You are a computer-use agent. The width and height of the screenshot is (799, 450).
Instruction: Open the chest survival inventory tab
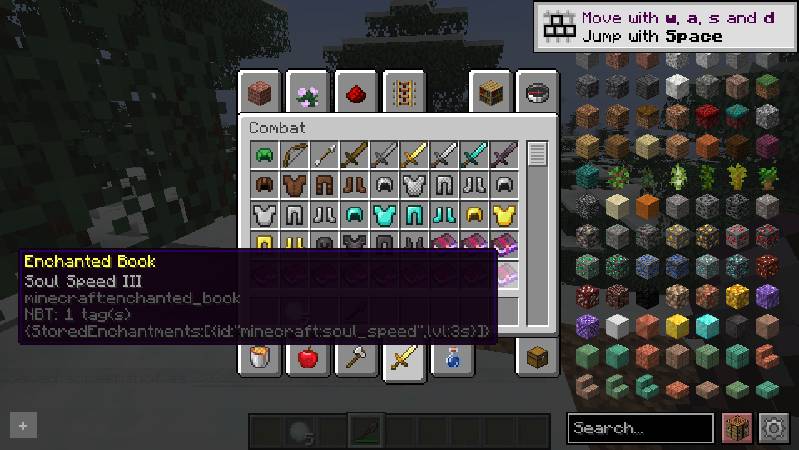pos(538,357)
